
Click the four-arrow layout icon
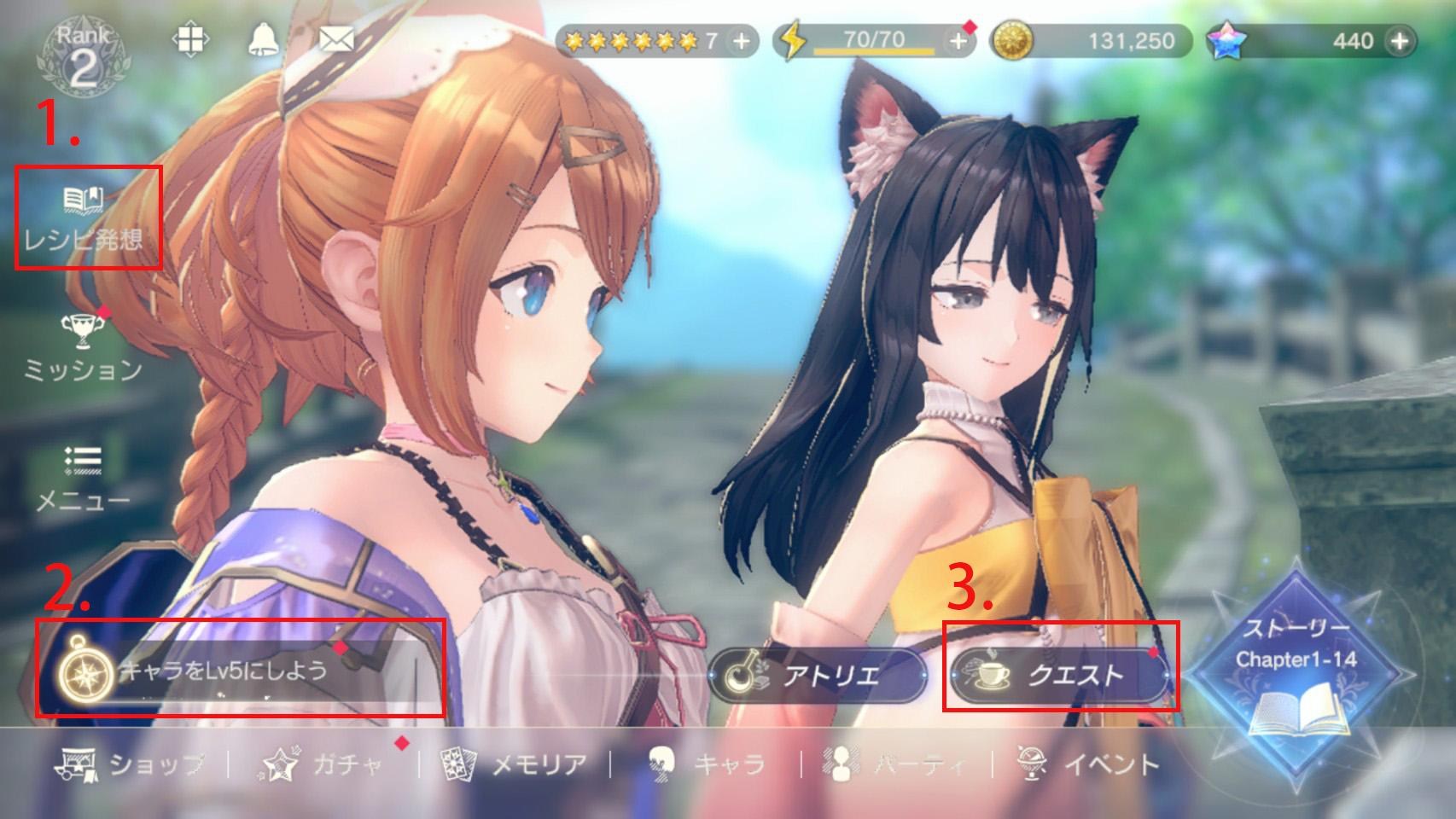tap(189, 40)
